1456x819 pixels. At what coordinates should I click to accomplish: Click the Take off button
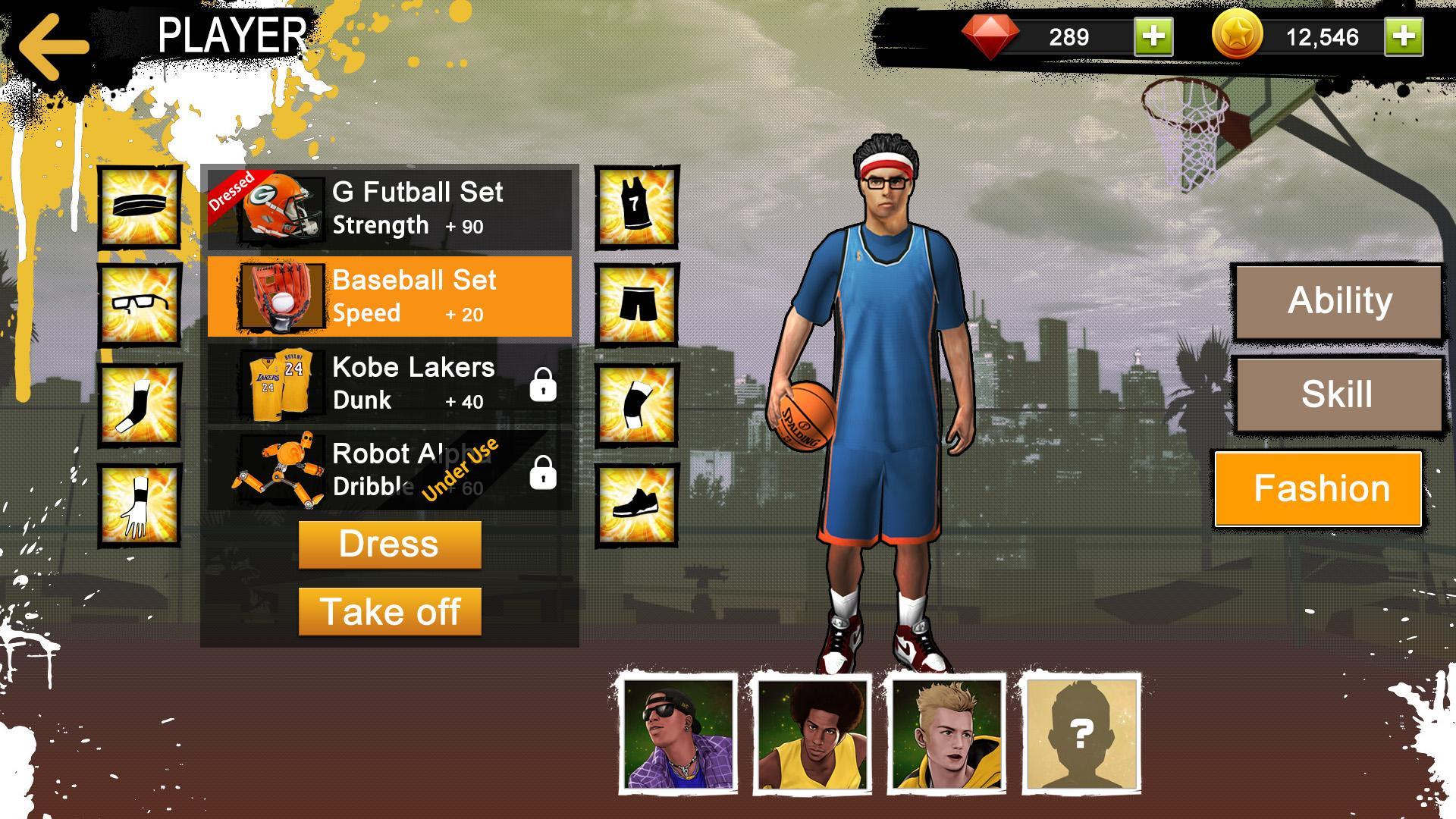[390, 611]
